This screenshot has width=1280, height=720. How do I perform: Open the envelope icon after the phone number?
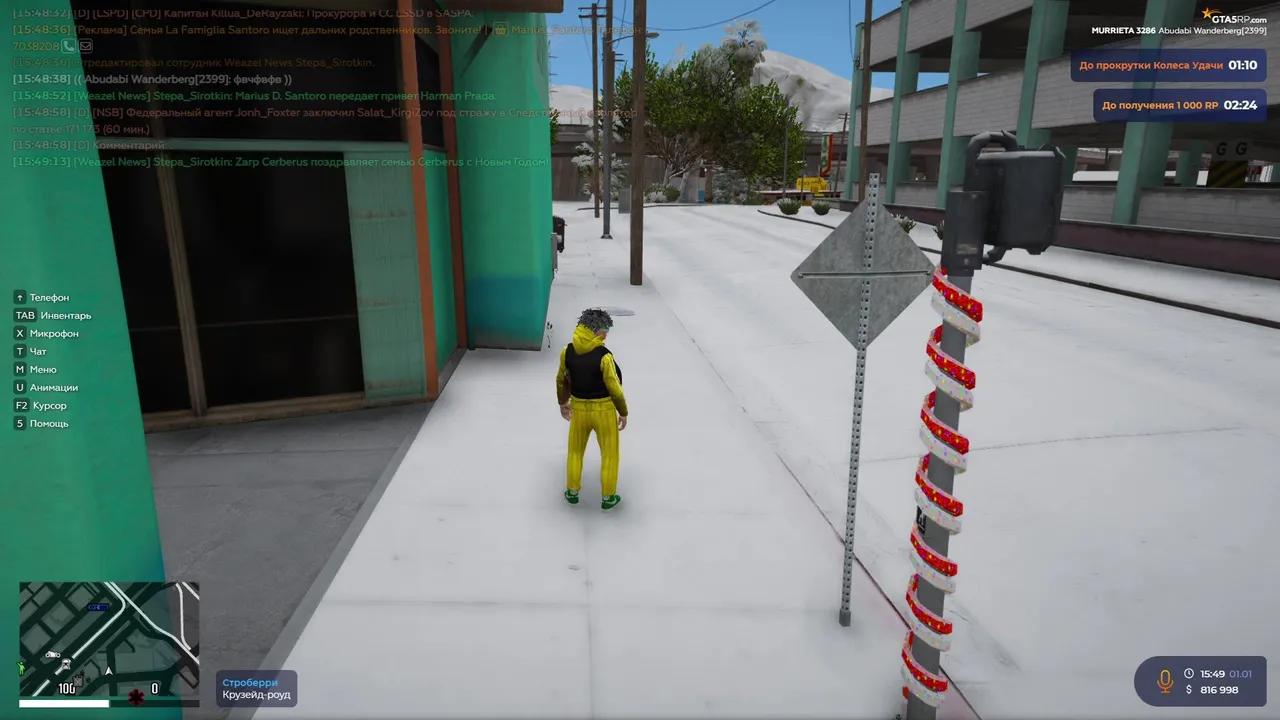[x=85, y=45]
